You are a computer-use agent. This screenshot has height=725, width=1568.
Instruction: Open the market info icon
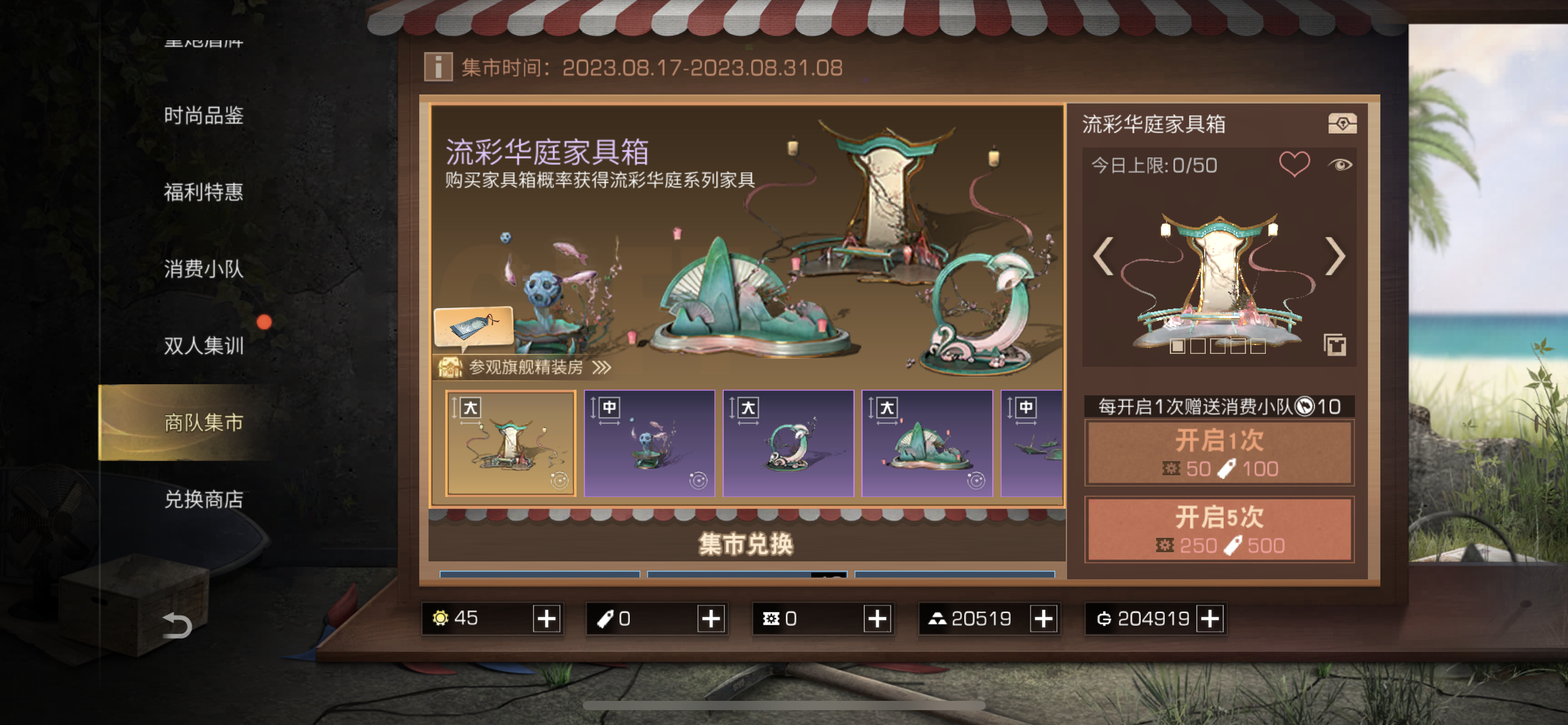click(438, 67)
